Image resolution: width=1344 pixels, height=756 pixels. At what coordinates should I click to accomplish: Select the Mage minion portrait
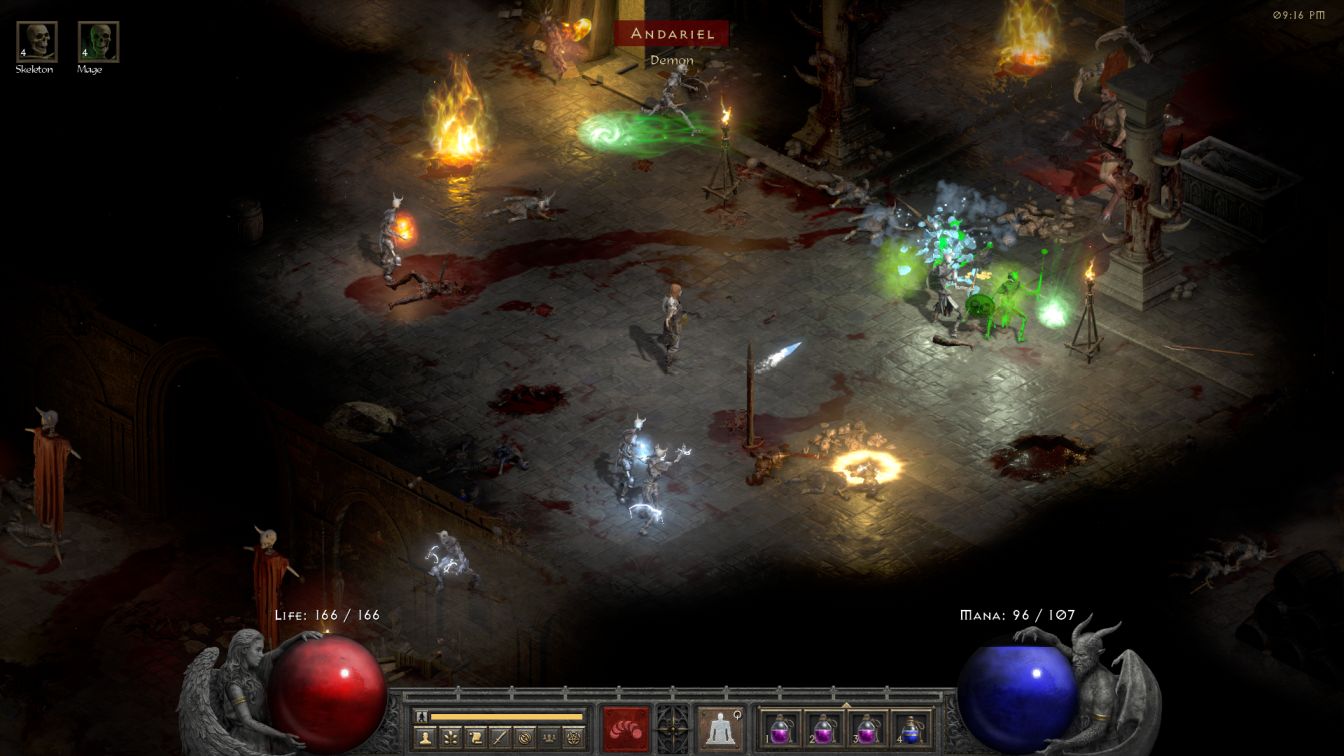click(x=98, y=41)
